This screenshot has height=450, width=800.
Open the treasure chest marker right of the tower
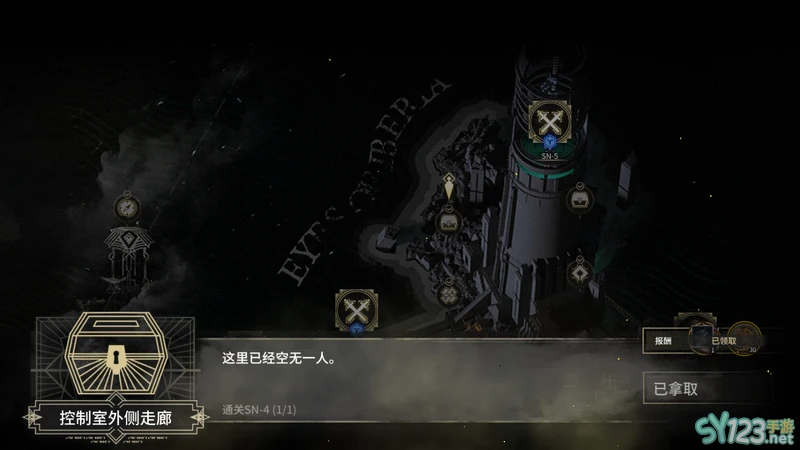click(578, 200)
